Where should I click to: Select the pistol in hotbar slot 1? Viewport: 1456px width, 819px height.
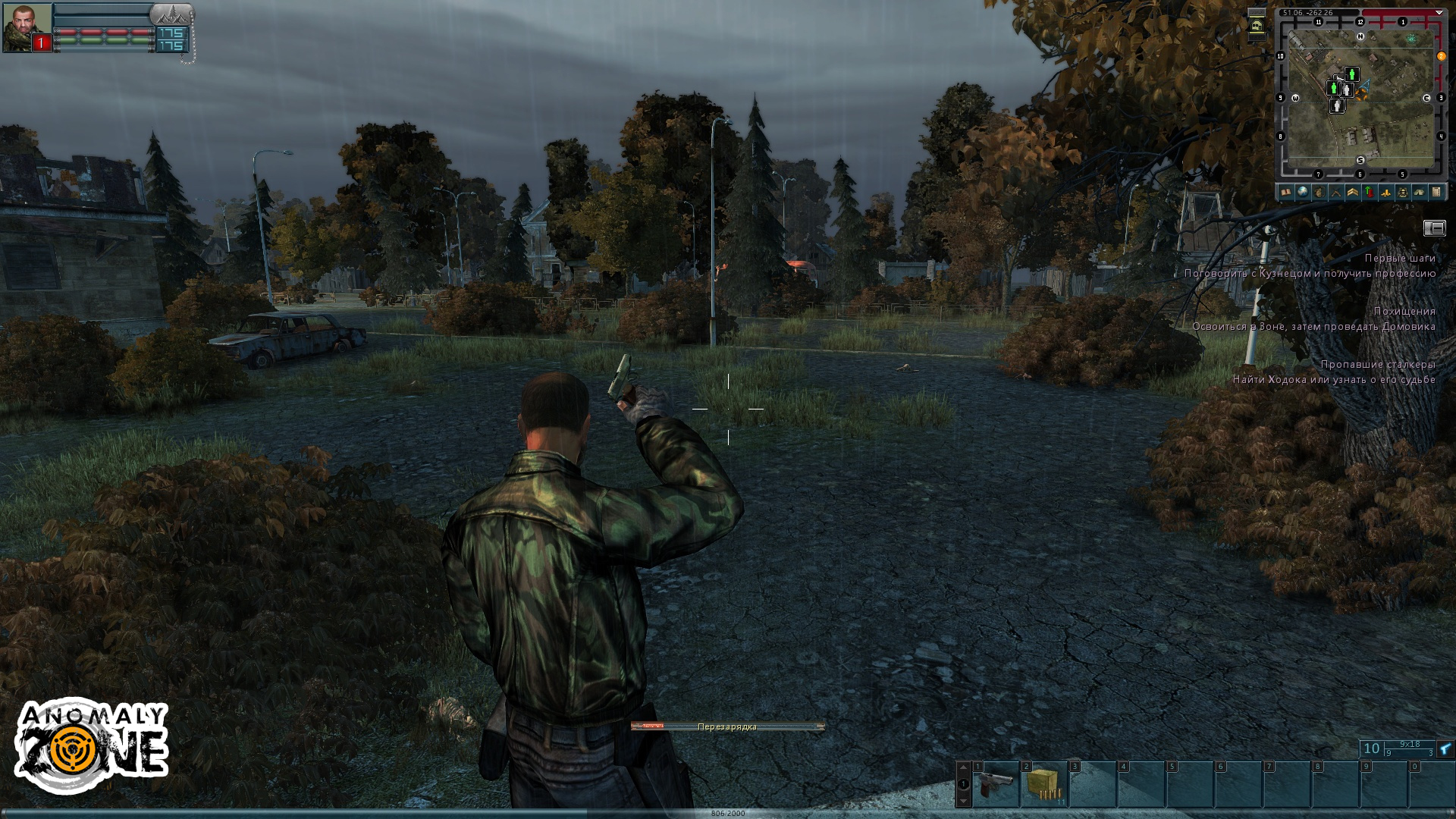(x=996, y=785)
